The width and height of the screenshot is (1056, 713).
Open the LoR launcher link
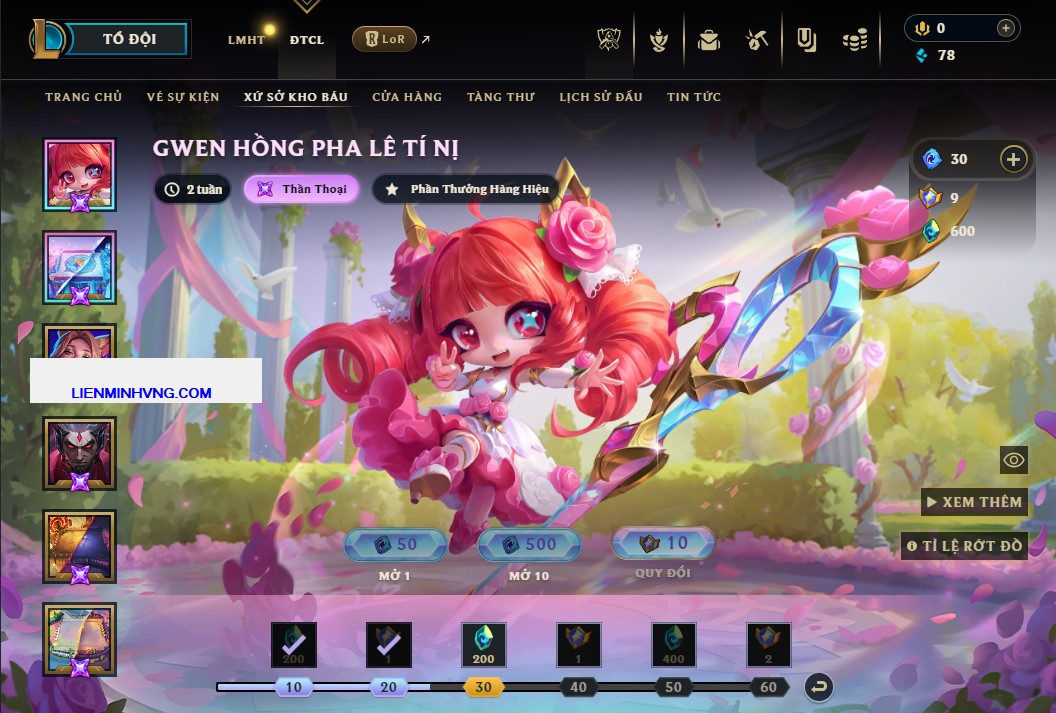pos(385,40)
